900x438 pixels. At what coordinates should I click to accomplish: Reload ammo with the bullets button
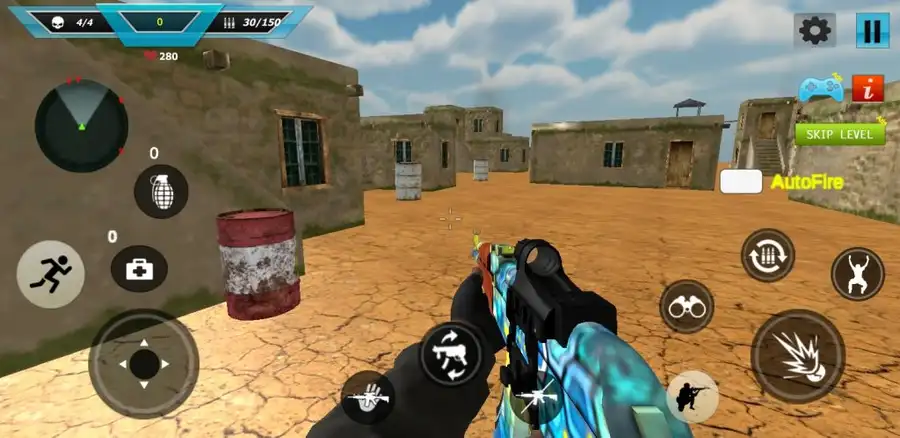767,255
